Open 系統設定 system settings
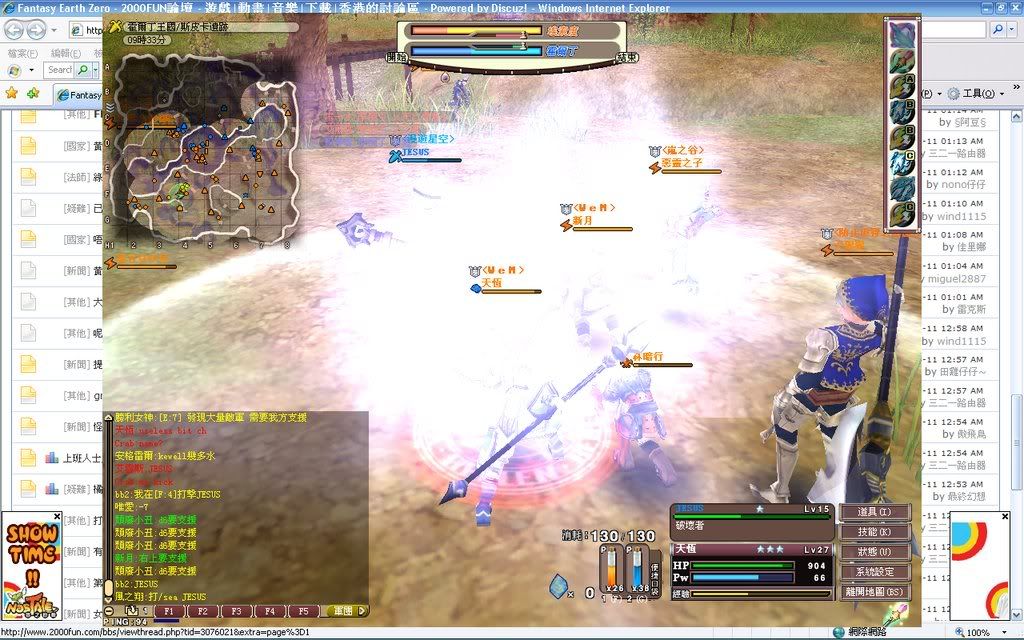The height and width of the screenshot is (640, 1024). coord(874,572)
